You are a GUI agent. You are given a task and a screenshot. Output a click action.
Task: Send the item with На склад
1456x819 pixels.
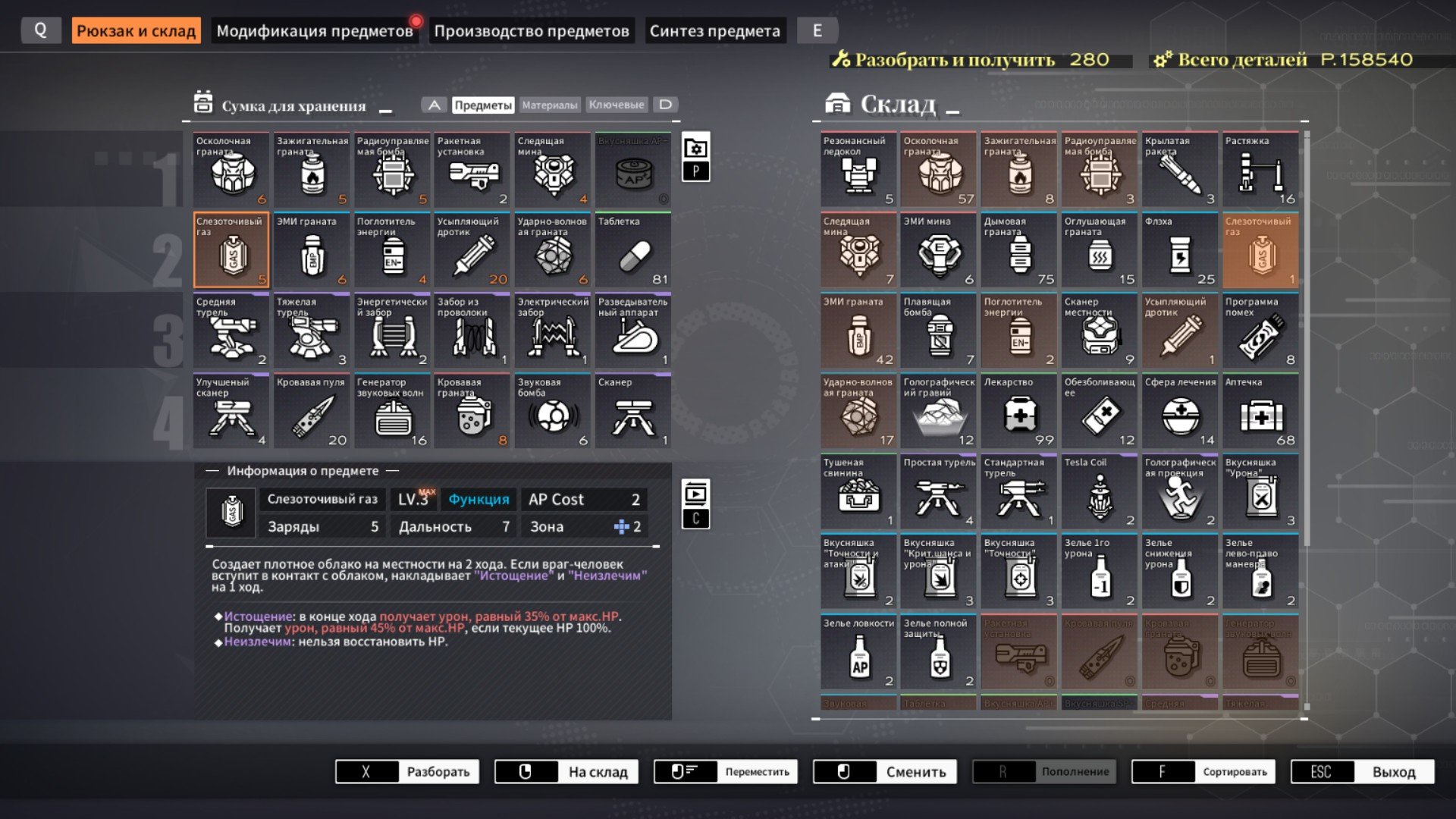click(x=566, y=772)
